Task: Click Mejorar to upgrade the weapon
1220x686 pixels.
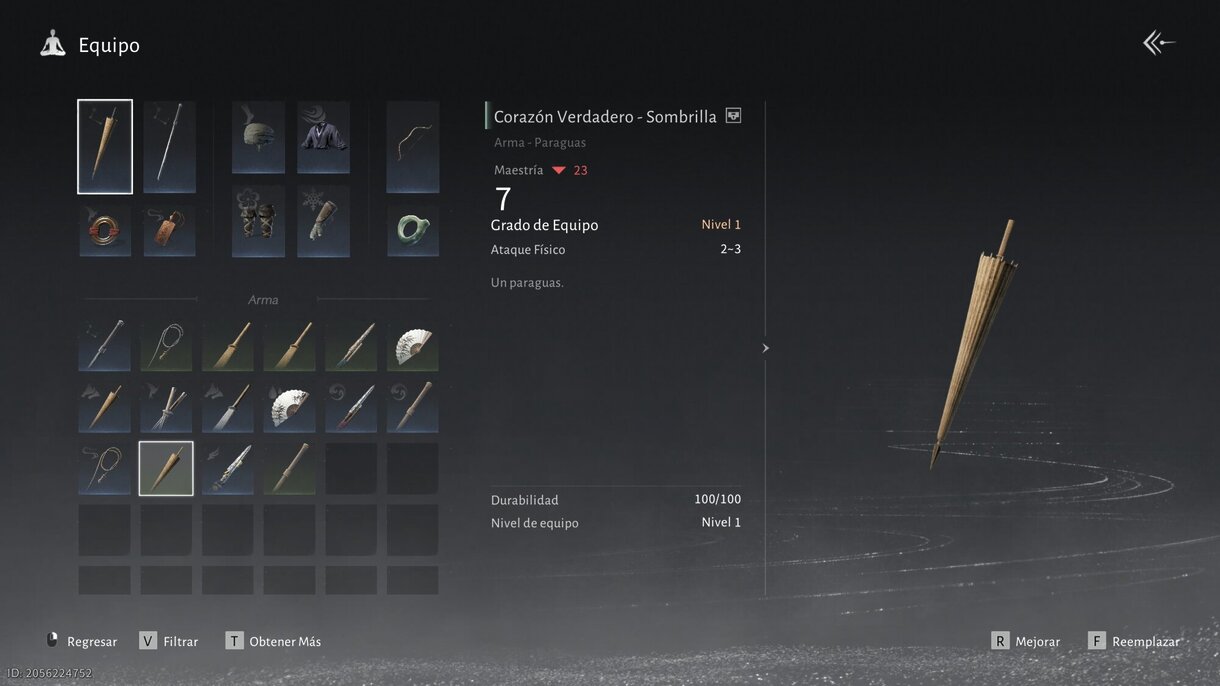Action: (x=1026, y=641)
